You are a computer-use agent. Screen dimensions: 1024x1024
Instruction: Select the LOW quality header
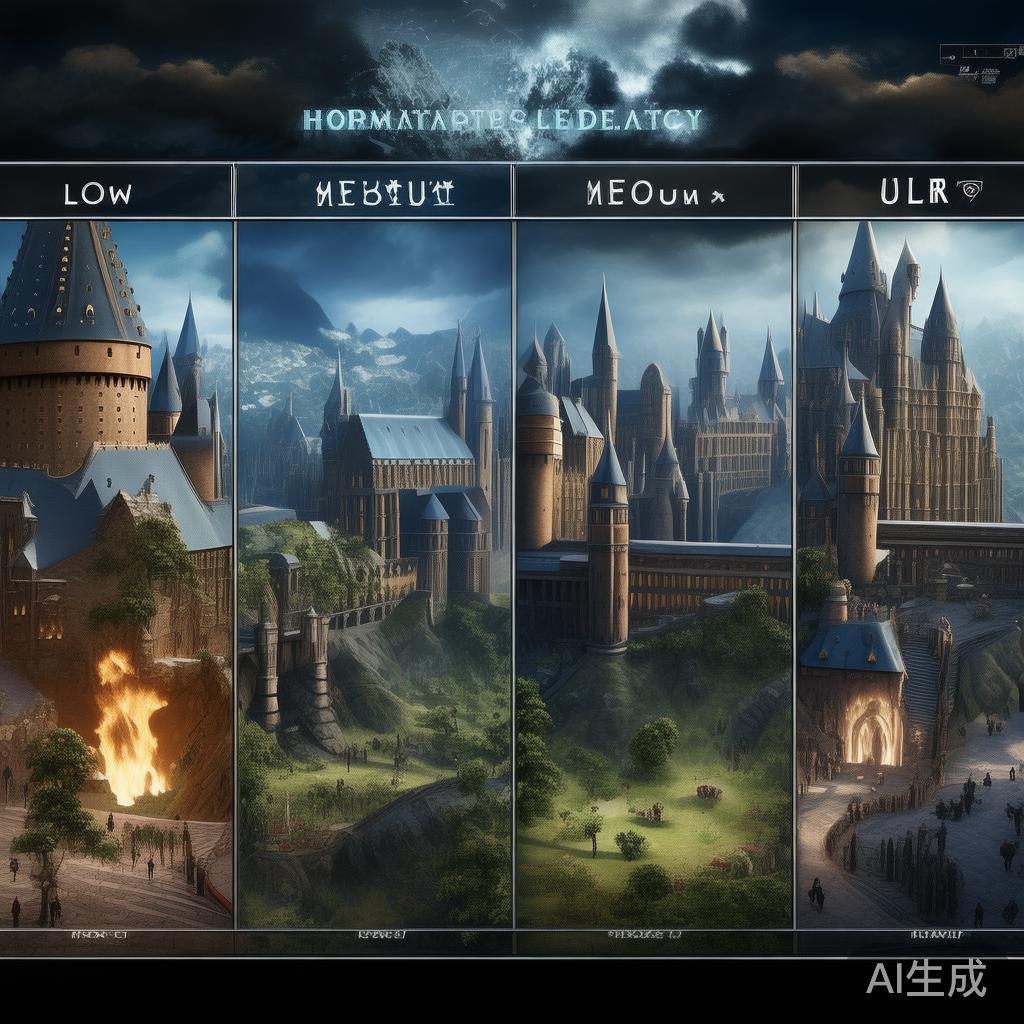pyautogui.click(x=98, y=193)
